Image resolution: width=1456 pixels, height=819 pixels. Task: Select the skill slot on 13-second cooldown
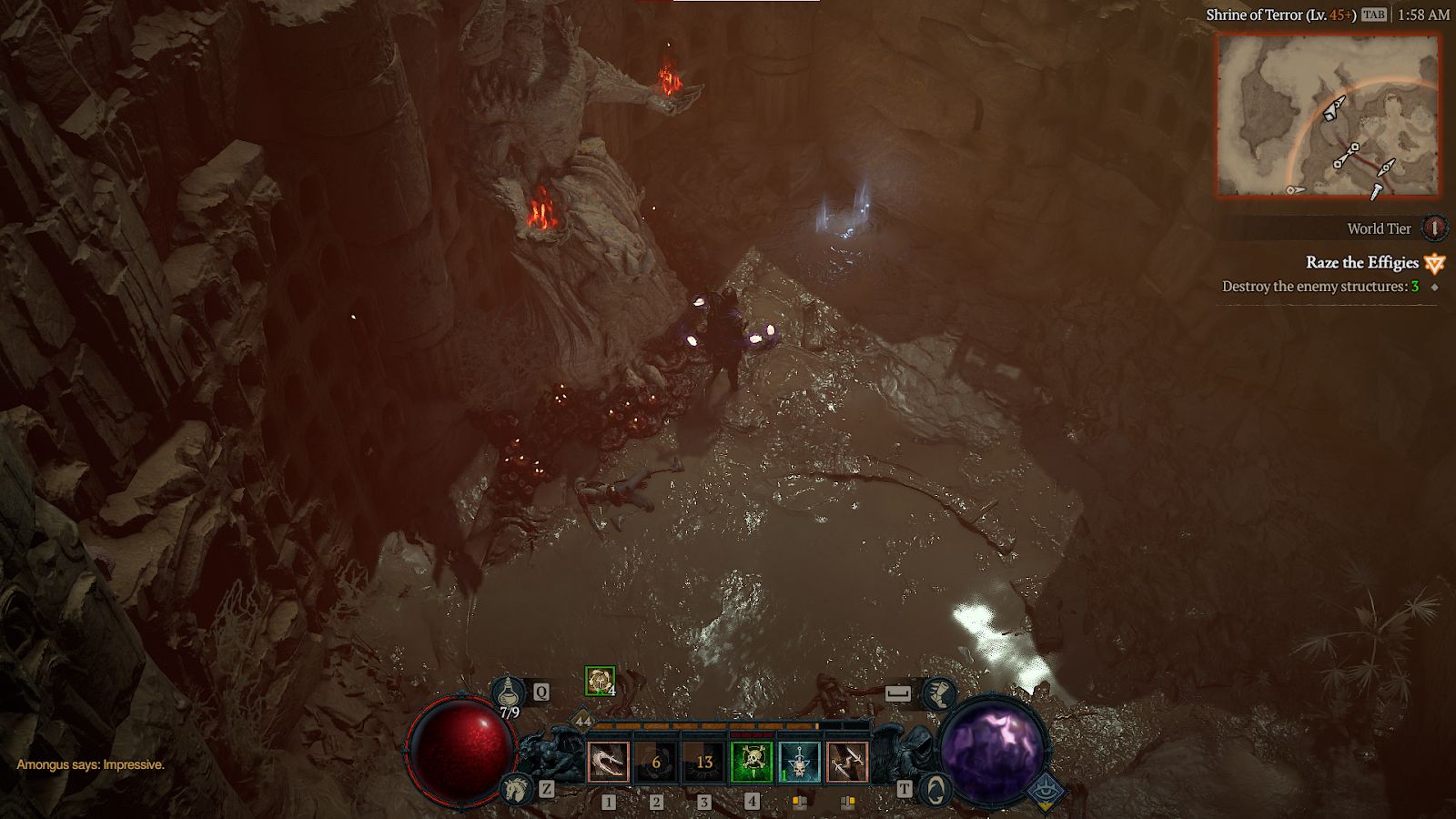[x=704, y=762]
